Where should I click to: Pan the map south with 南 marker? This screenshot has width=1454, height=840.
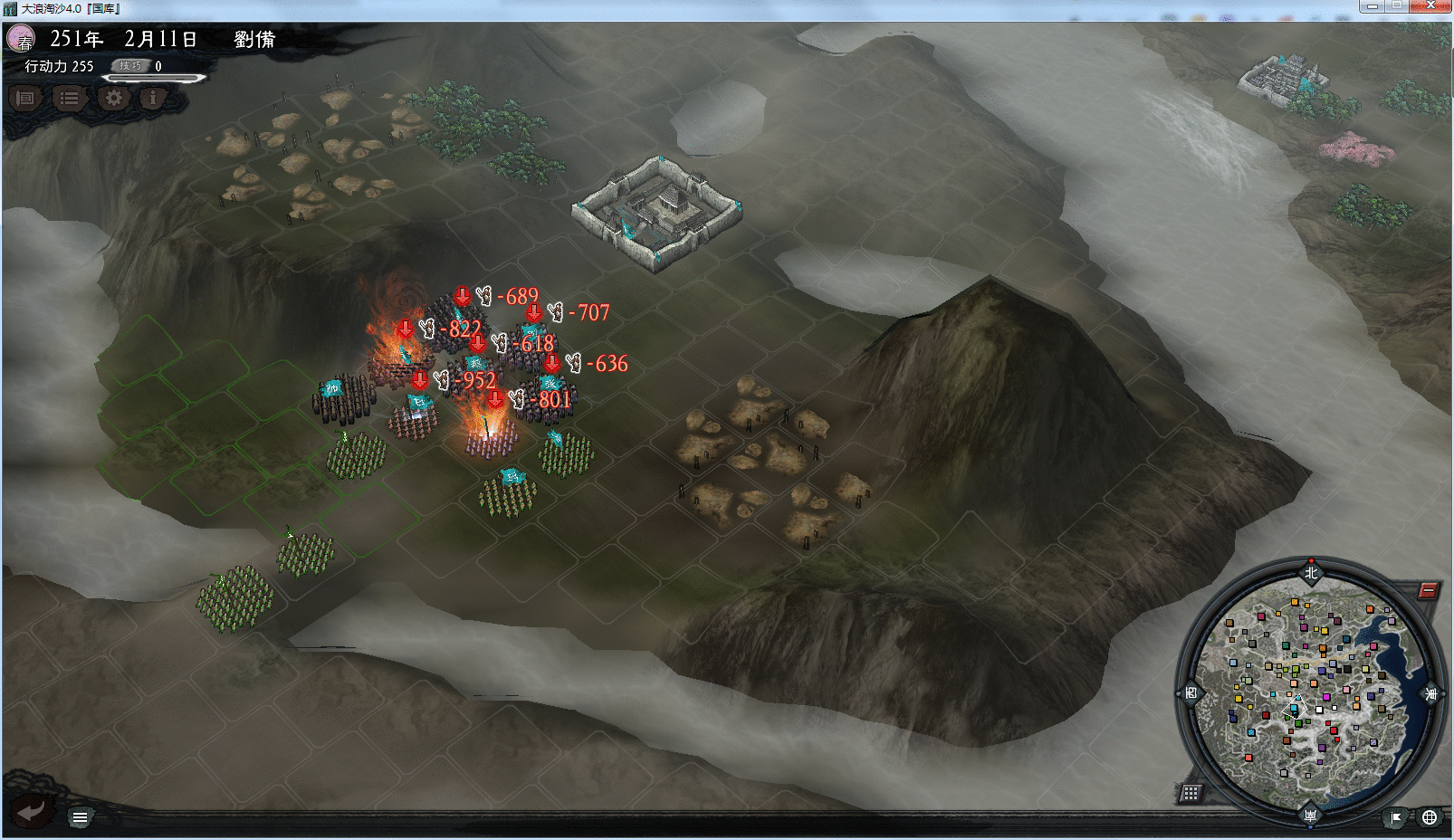[1310, 816]
